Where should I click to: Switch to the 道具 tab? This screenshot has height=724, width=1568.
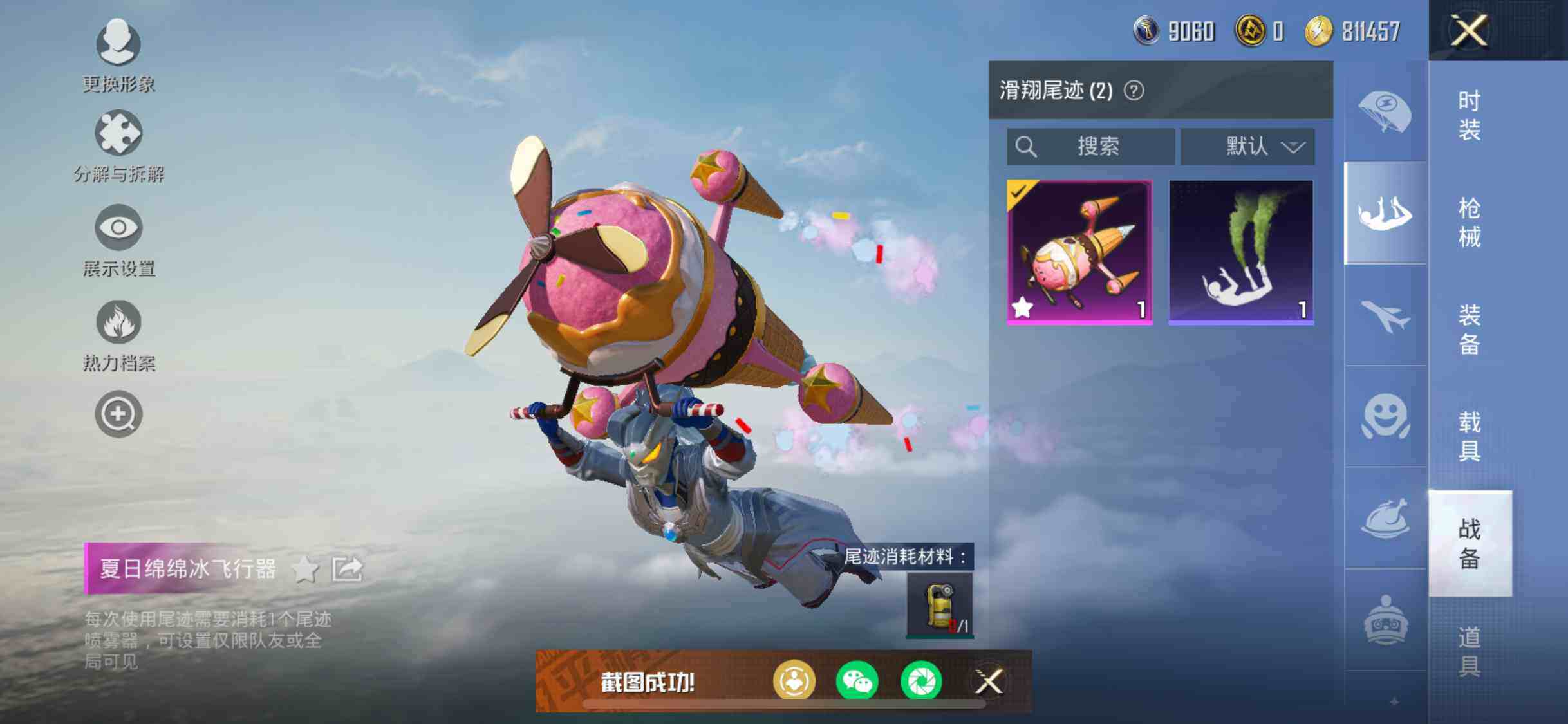coord(1470,651)
